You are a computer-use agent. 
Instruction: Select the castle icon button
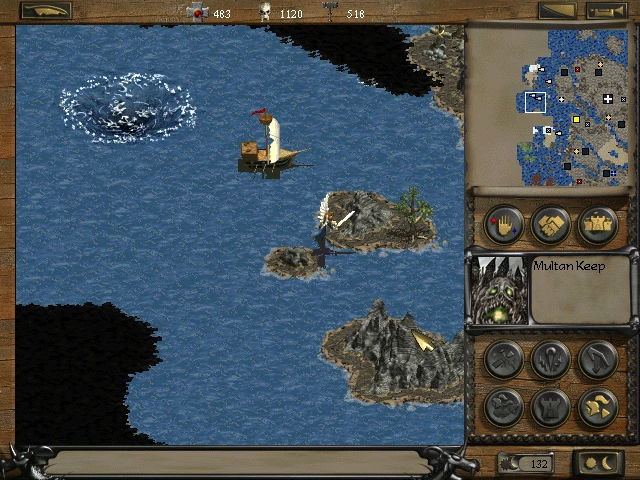click(597, 225)
